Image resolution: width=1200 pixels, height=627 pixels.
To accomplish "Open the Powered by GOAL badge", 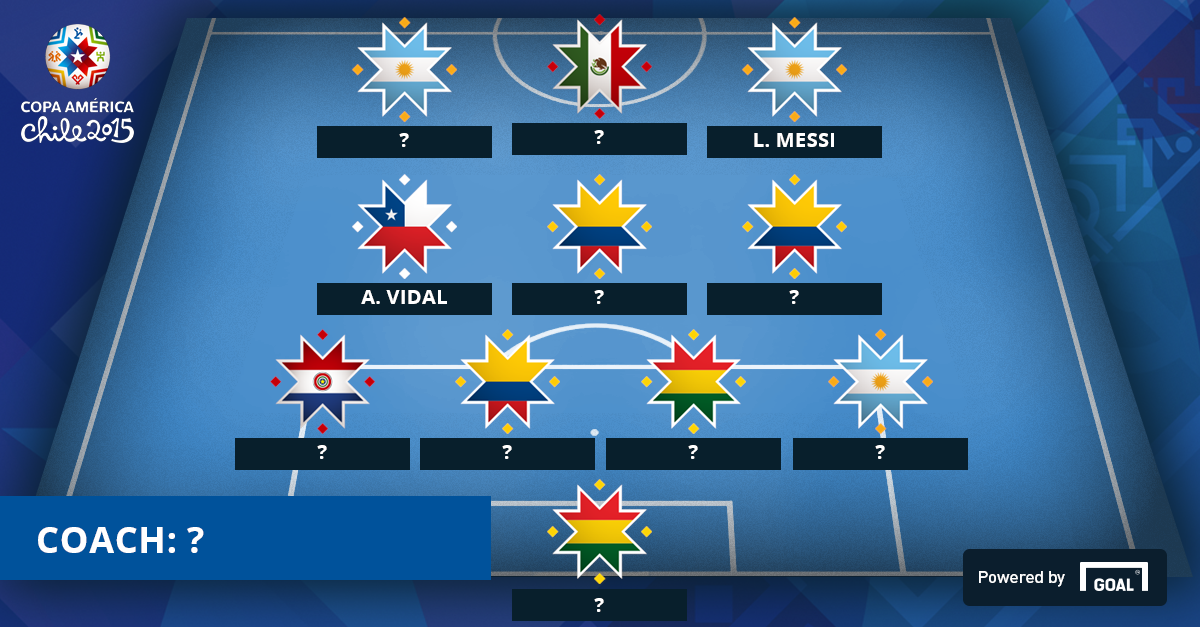I will tap(1064, 577).
